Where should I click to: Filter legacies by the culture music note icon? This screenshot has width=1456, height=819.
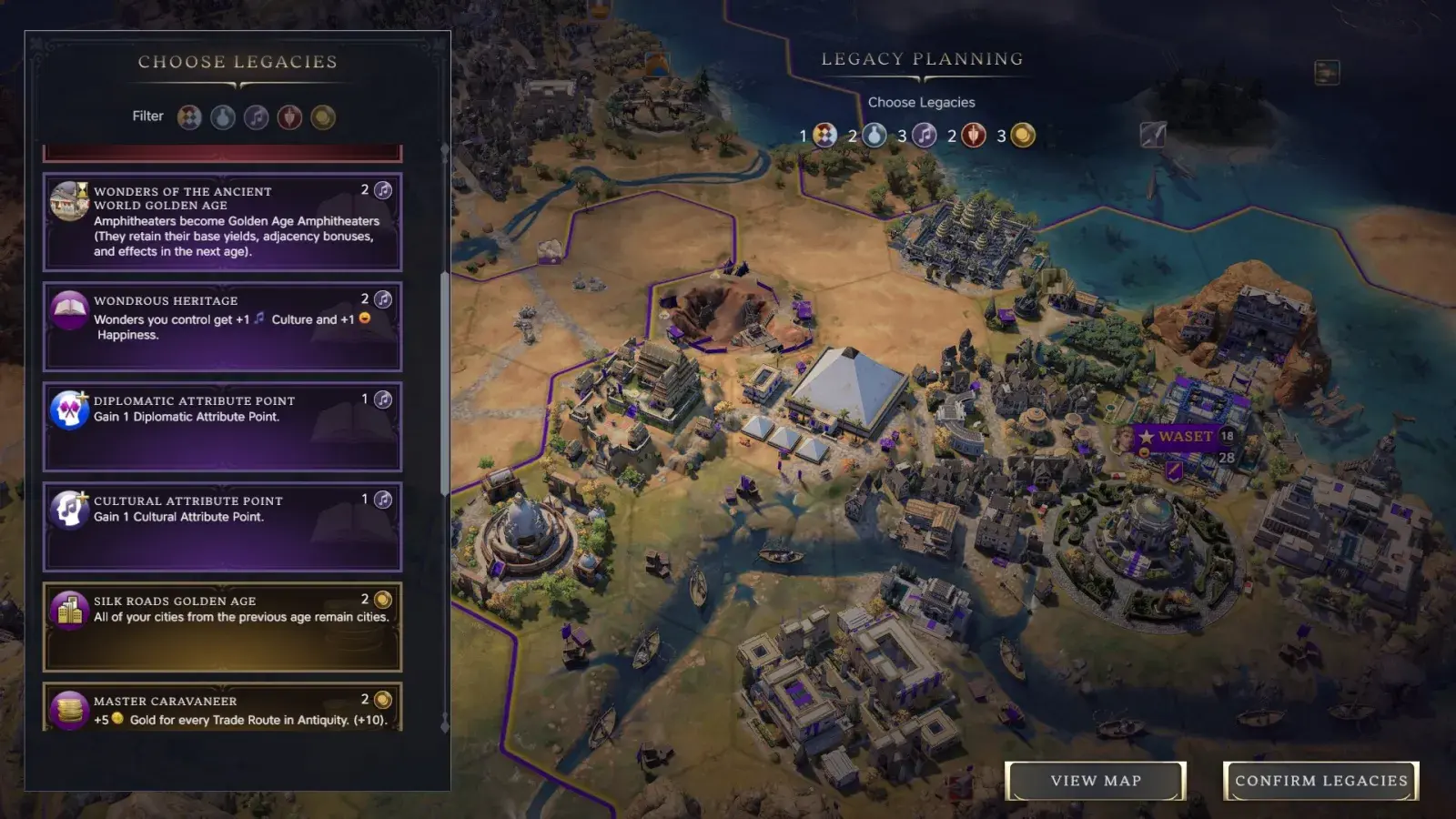[x=256, y=116]
